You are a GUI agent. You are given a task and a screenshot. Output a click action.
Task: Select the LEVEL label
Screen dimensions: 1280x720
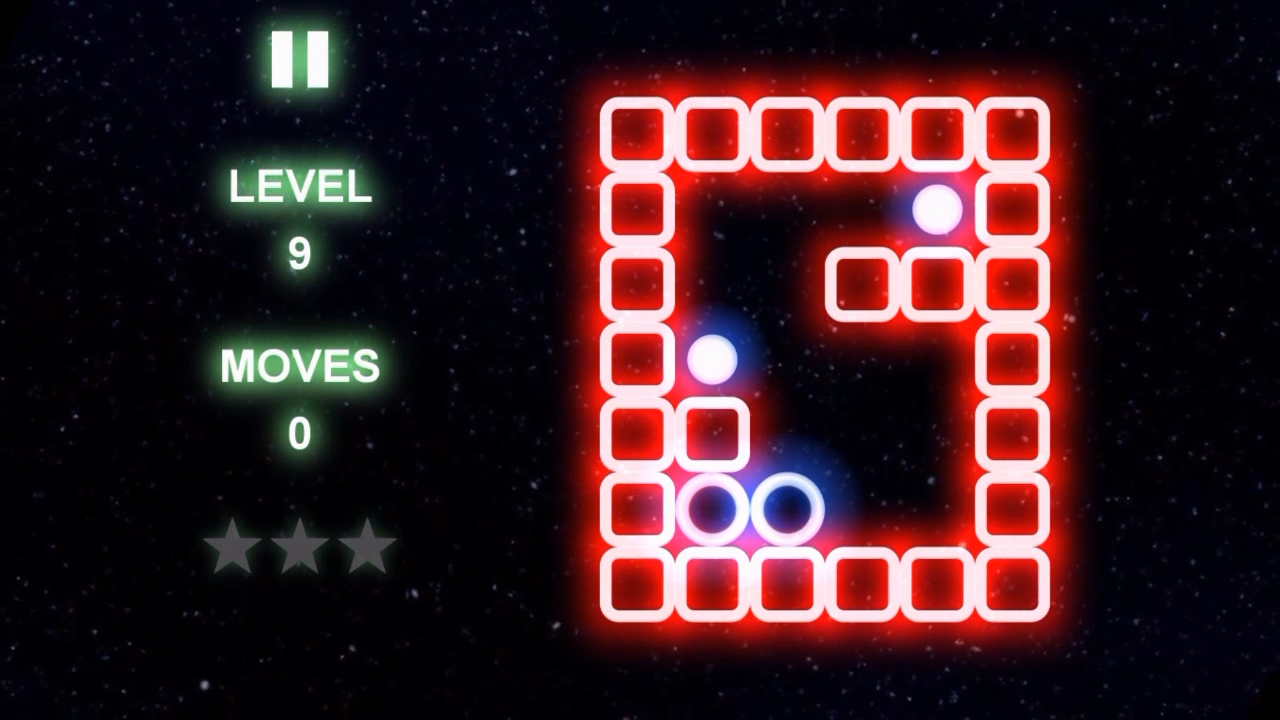pyautogui.click(x=300, y=188)
